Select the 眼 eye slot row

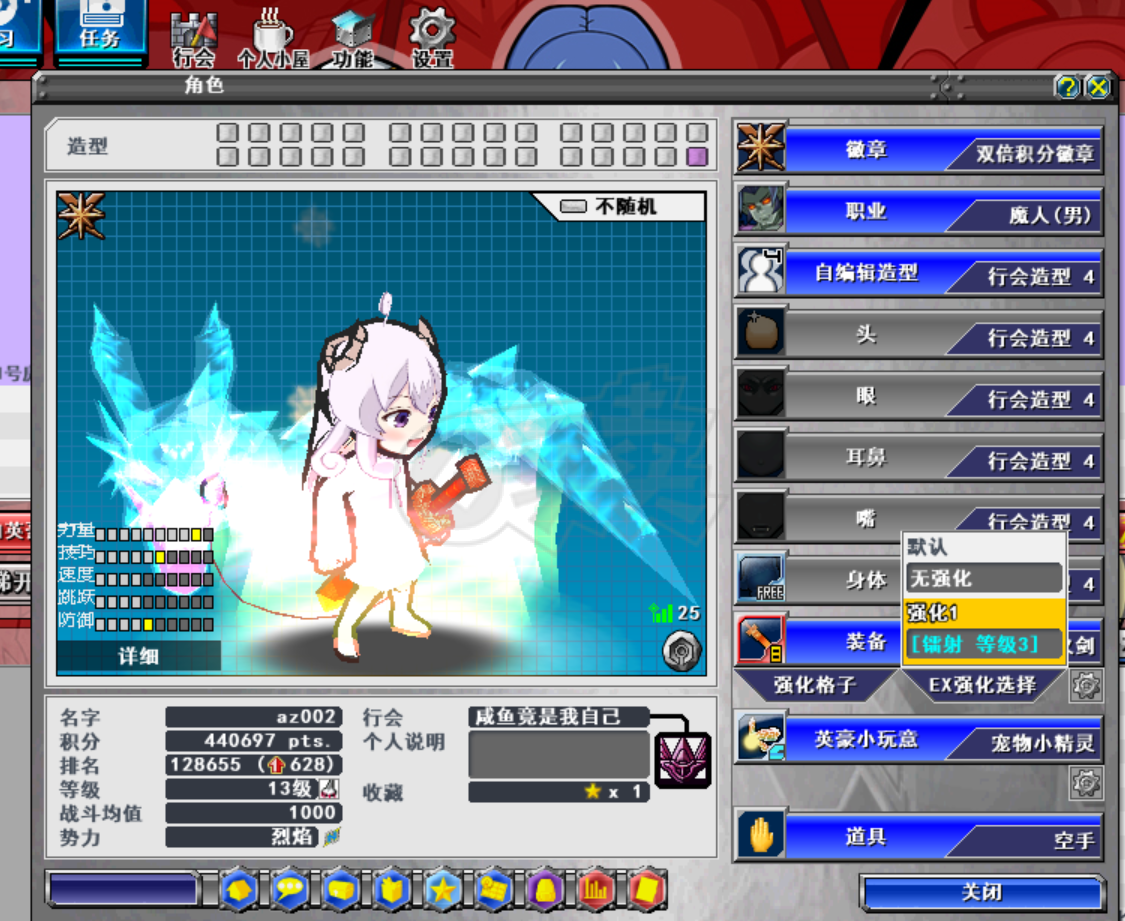[x=920, y=397]
